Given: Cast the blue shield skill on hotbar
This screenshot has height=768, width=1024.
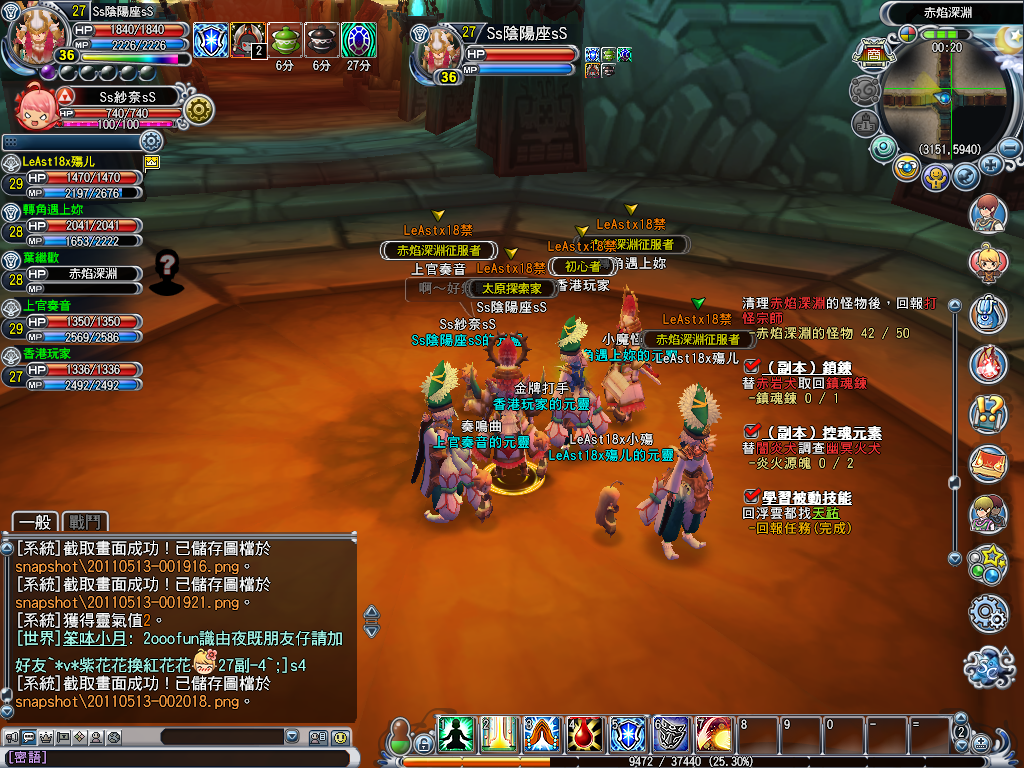Looking at the screenshot, I should pos(627,733).
